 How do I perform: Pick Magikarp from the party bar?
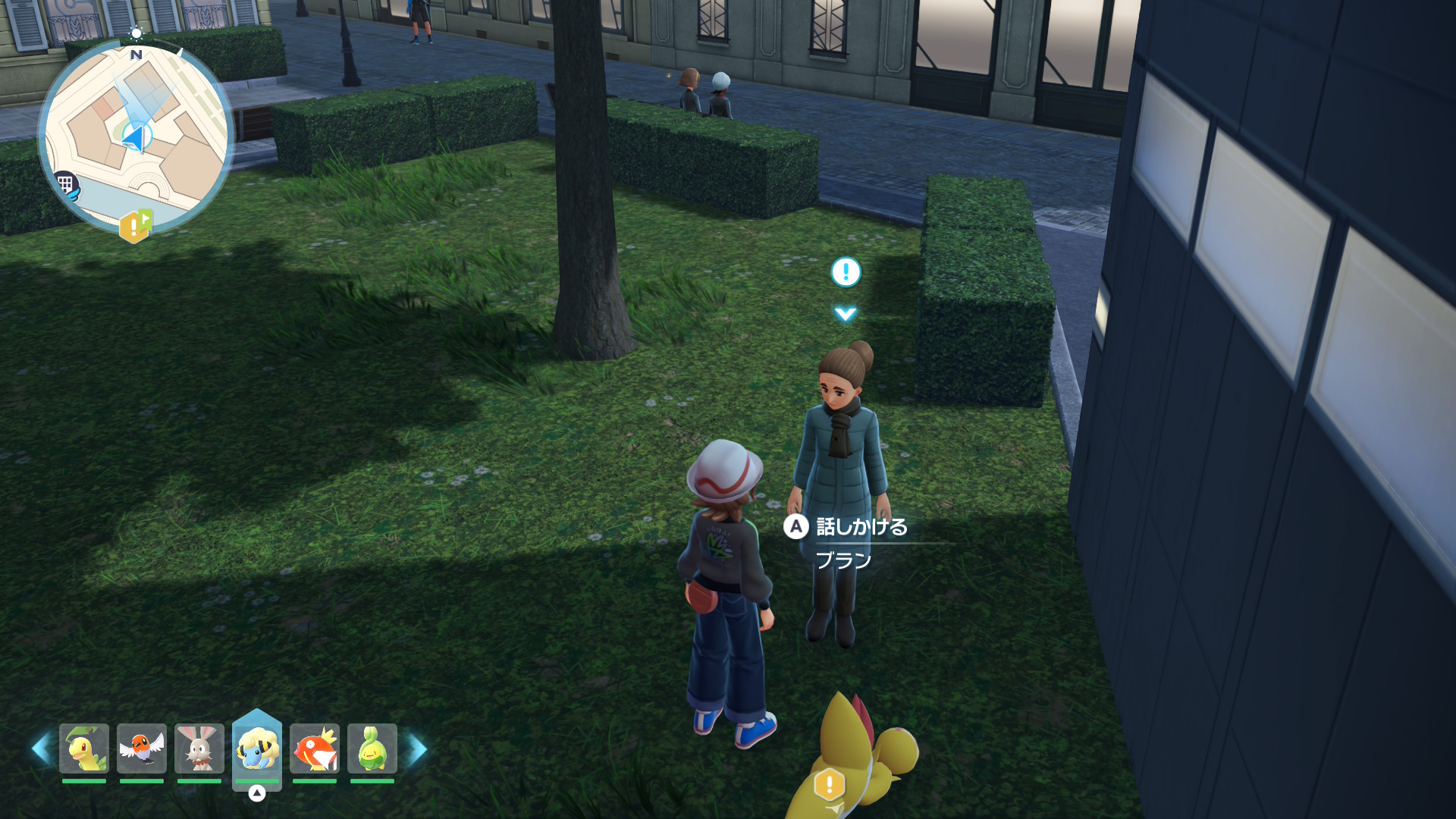click(x=315, y=748)
